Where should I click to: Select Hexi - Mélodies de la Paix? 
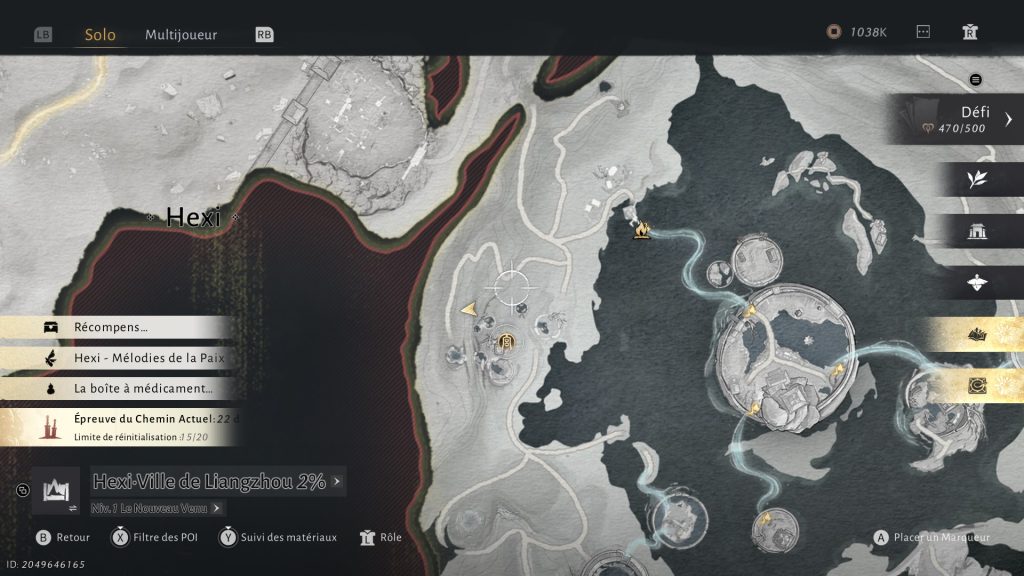(148, 358)
